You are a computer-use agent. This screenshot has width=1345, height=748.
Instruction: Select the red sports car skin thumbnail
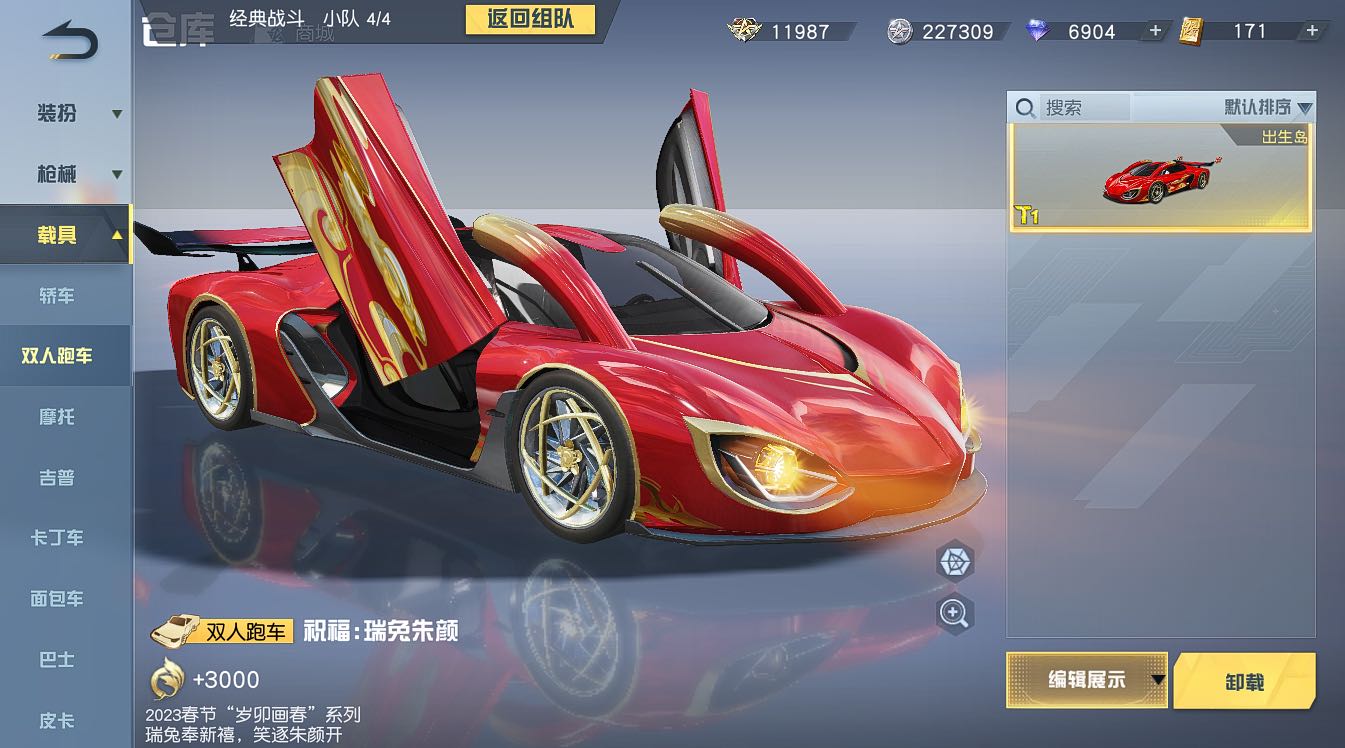(x=1160, y=178)
